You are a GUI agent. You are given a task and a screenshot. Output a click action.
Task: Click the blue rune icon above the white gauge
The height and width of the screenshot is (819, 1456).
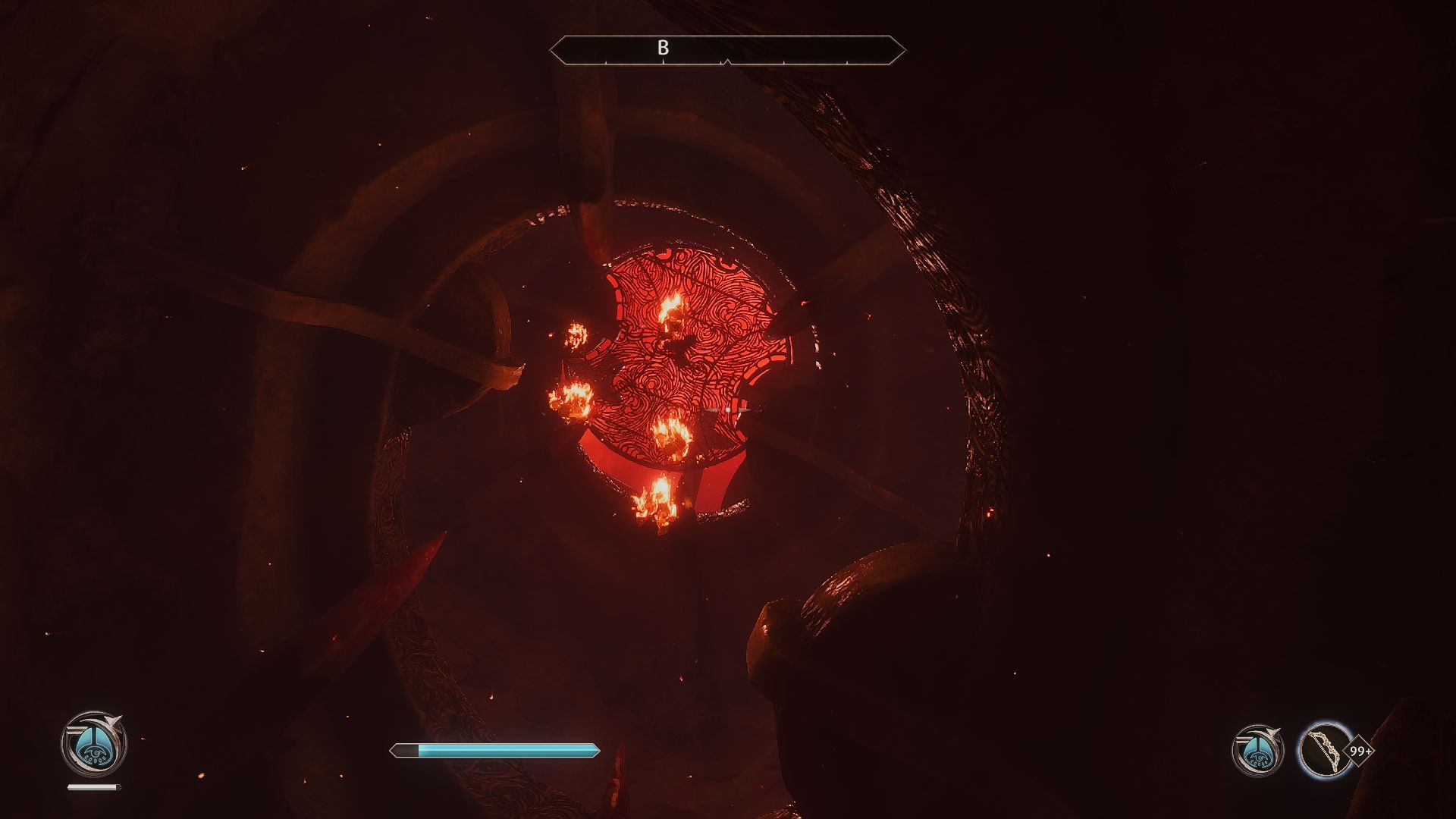(93, 743)
